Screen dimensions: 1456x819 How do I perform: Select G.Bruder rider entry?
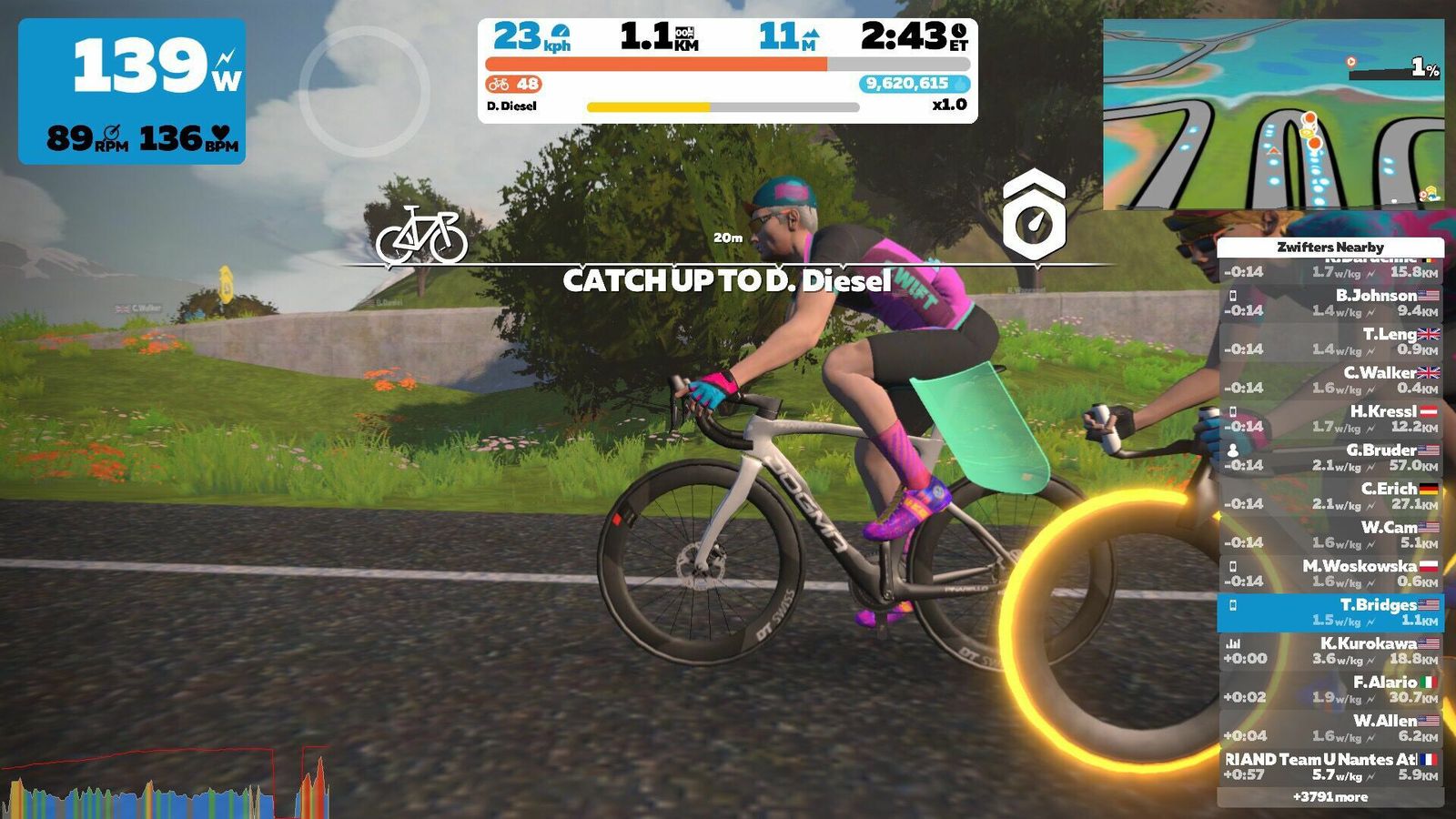point(1330,458)
